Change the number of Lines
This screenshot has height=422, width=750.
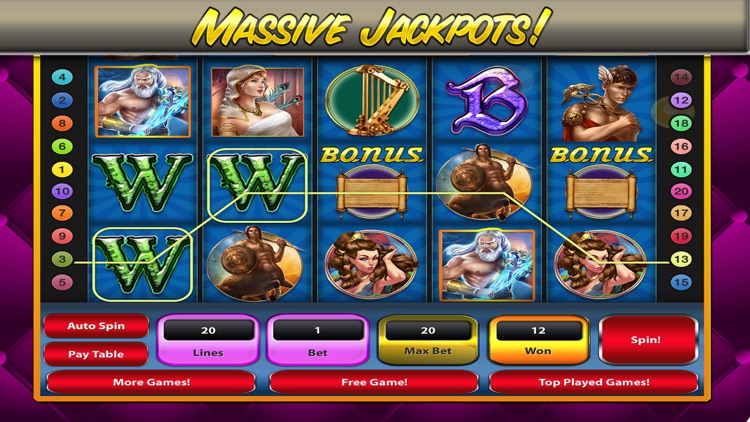(208, 340)
